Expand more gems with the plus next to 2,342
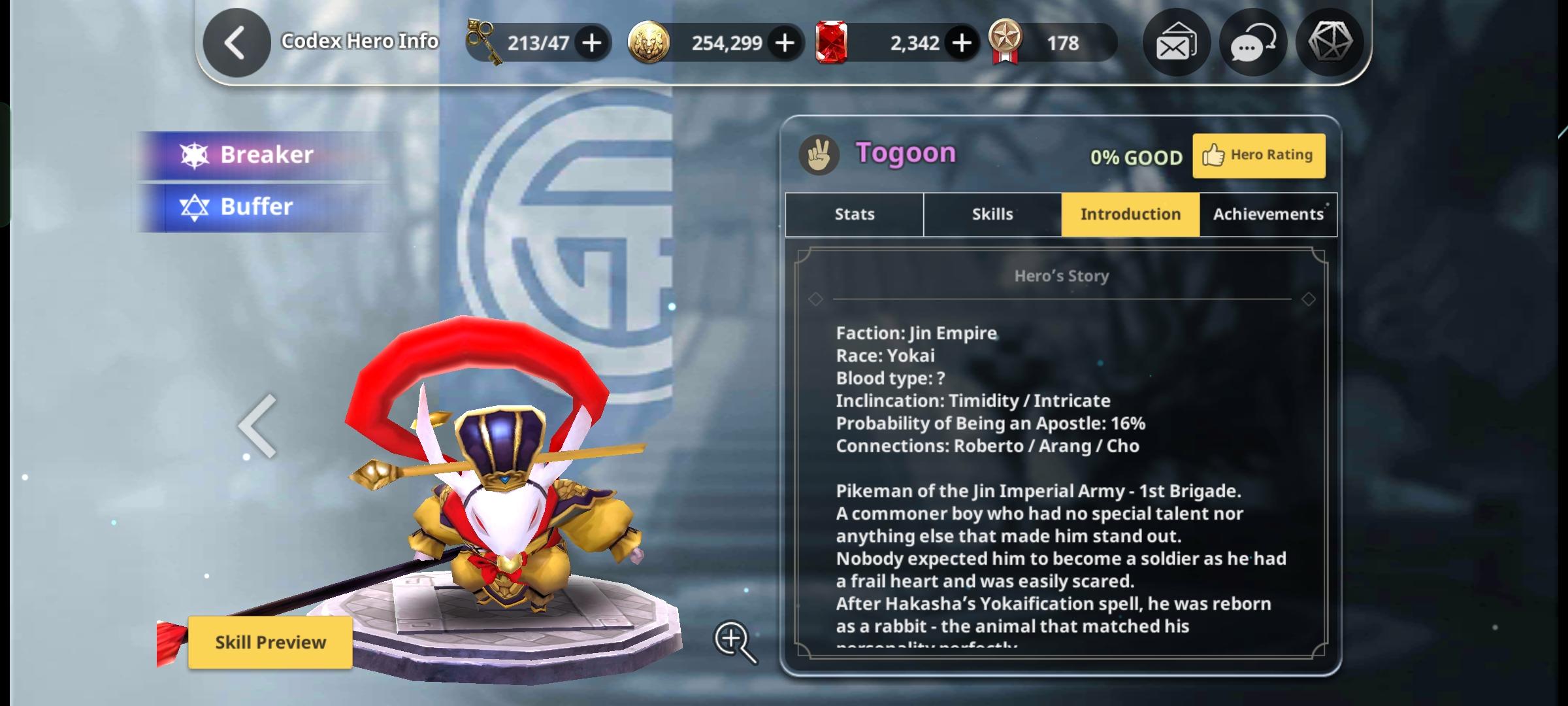 click(x=960, y=42)
